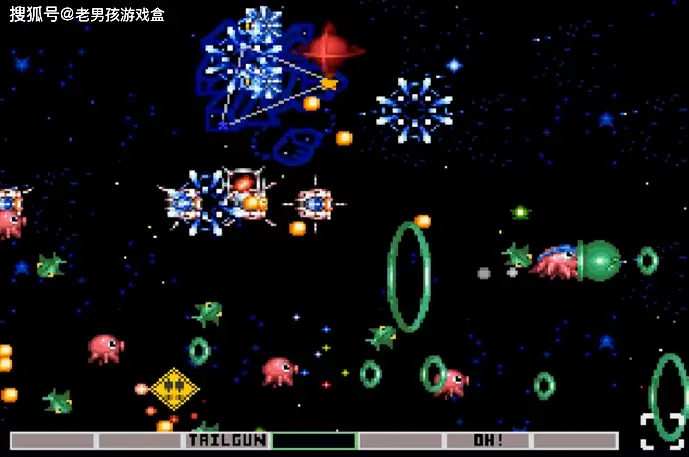The width and height of the screenshot is (689, 457).
Task: Choose the OH! power-up slot
Action: click(x=487, y=440)
